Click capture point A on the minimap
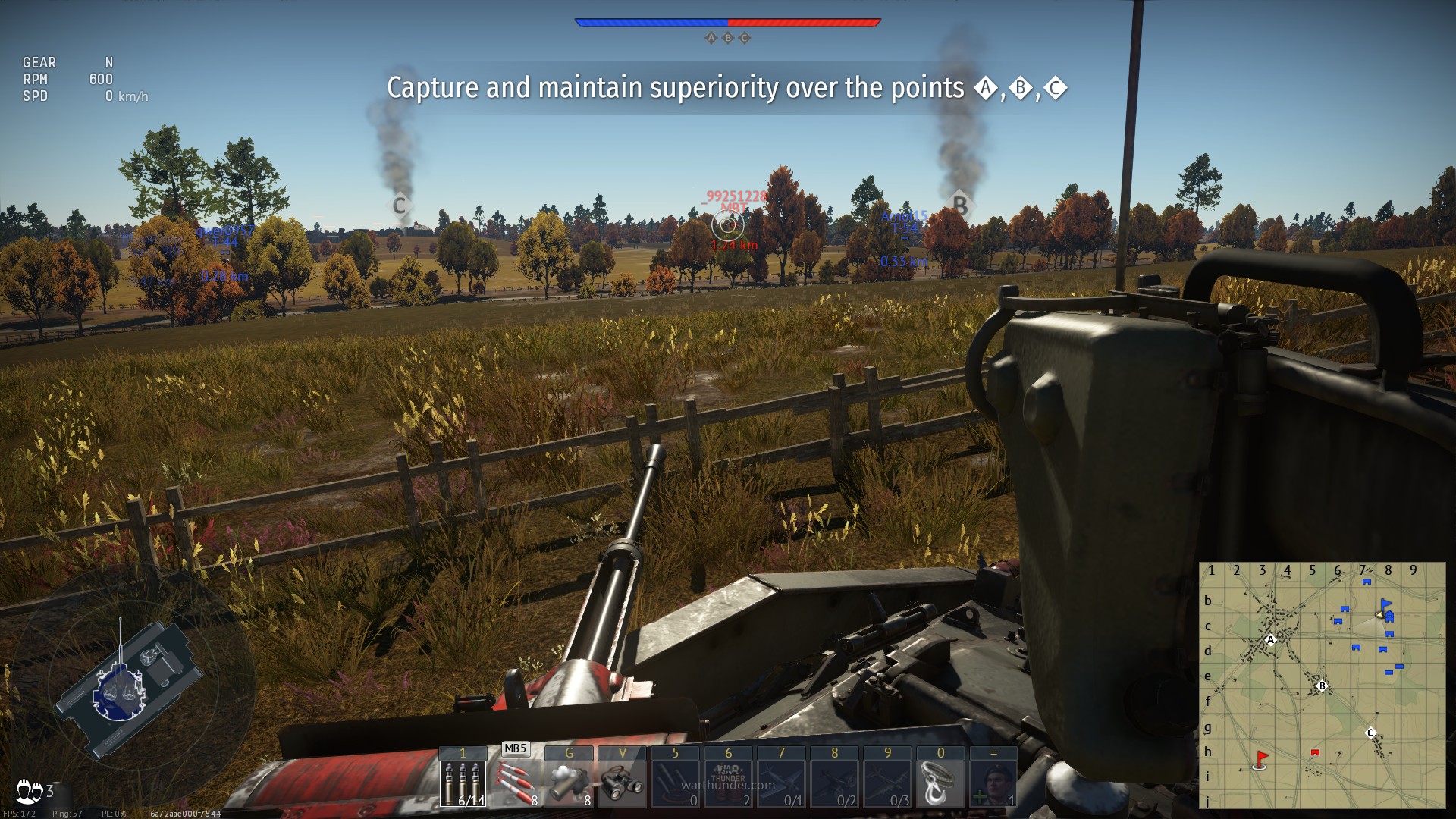The height and width of the screenshot is (819, 1456). point(1271,640)
